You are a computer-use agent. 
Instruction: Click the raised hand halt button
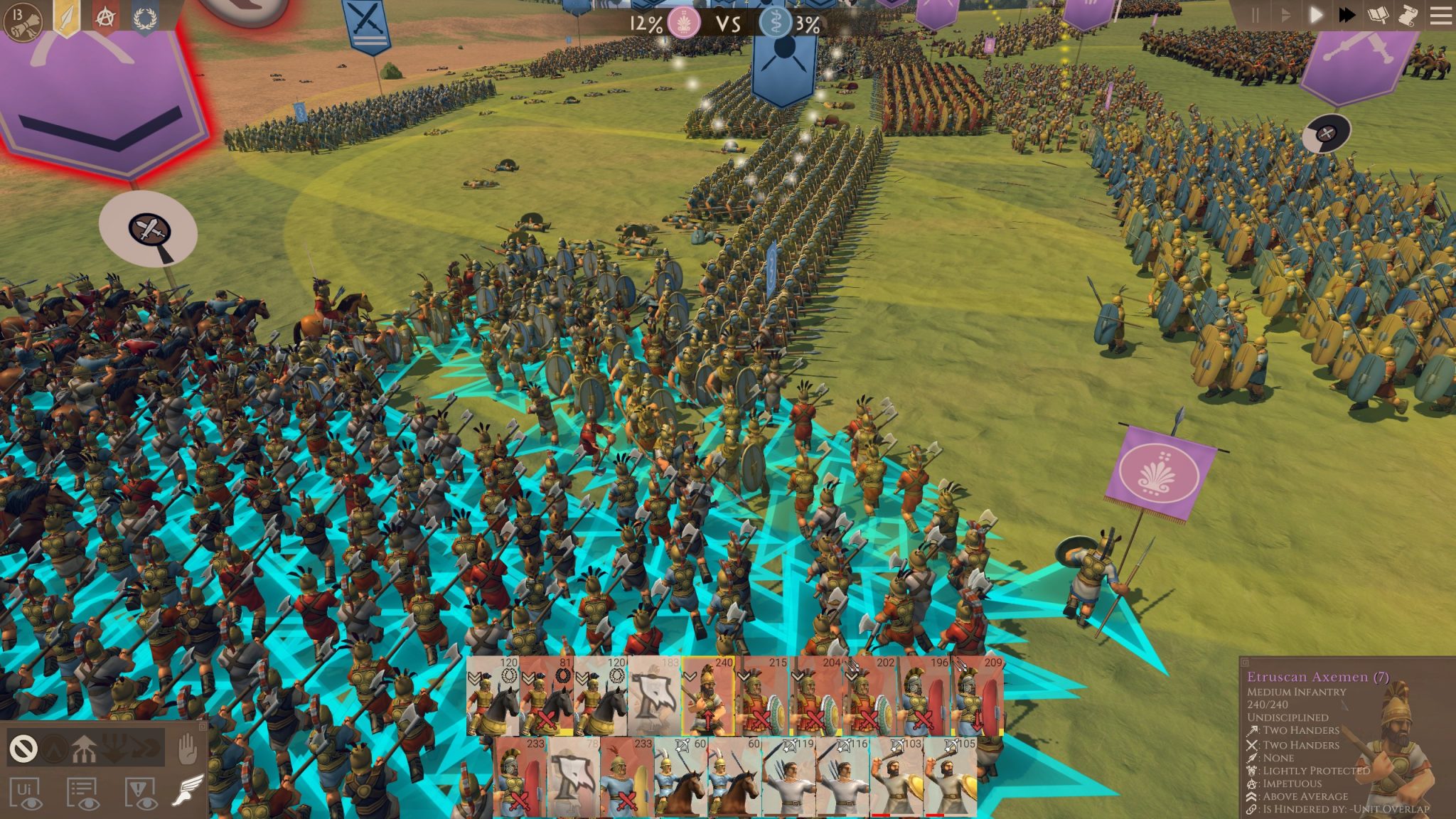point(187,748)
